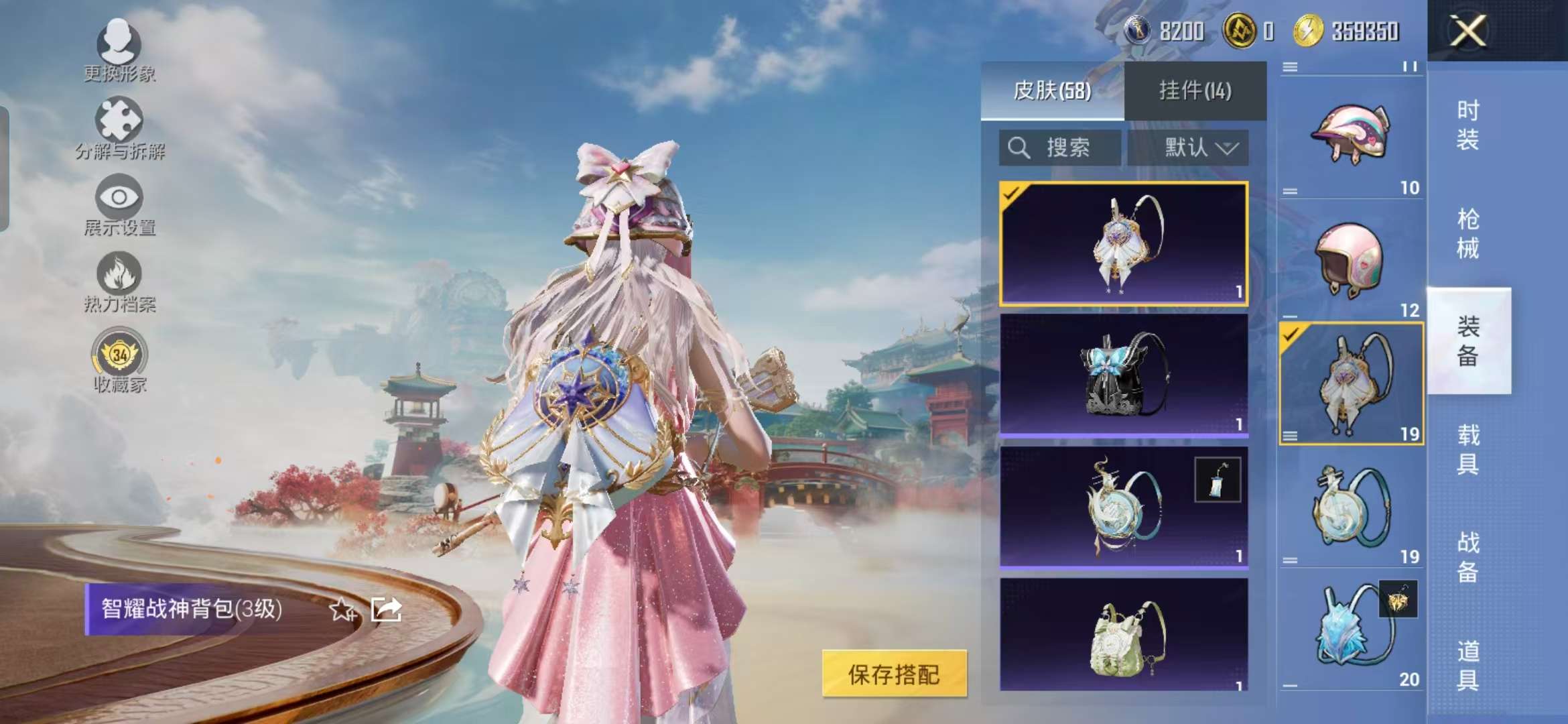Select the 分解与拆解 dismantle icon
The width and height of the screenshot is (1568, 724).
tap(119, 127)
